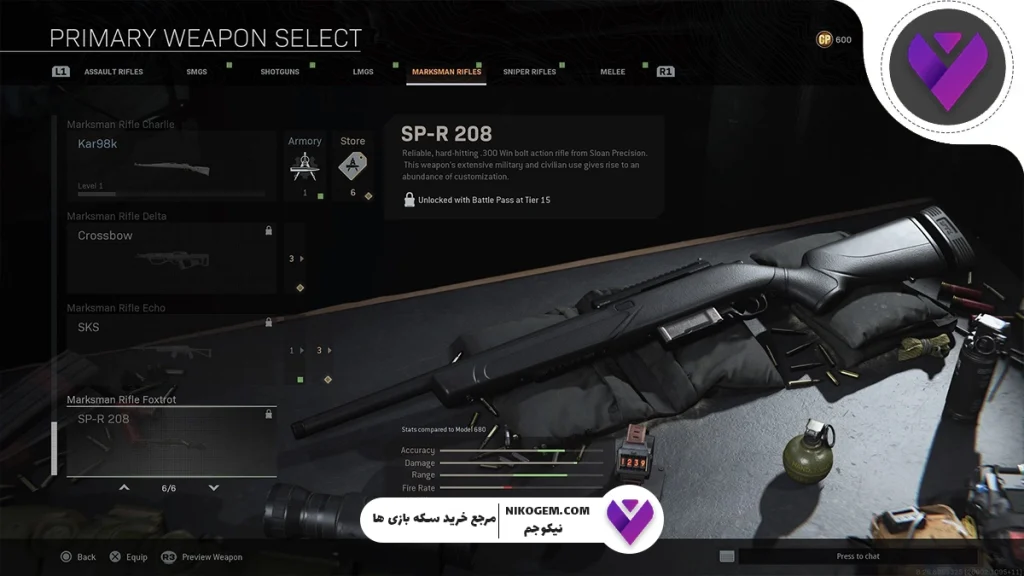Click the CP 600 currency balance

click(834, 40)
